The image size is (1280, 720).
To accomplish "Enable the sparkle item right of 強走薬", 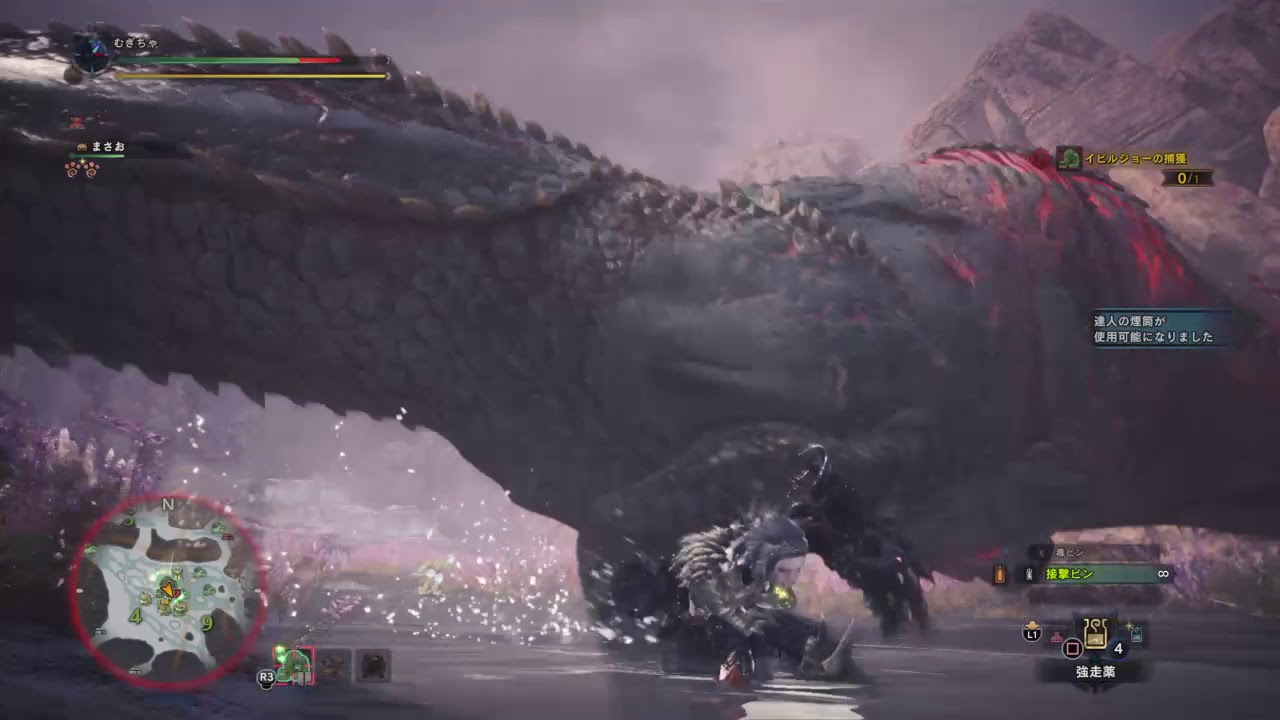I will tap(1133, 633).
